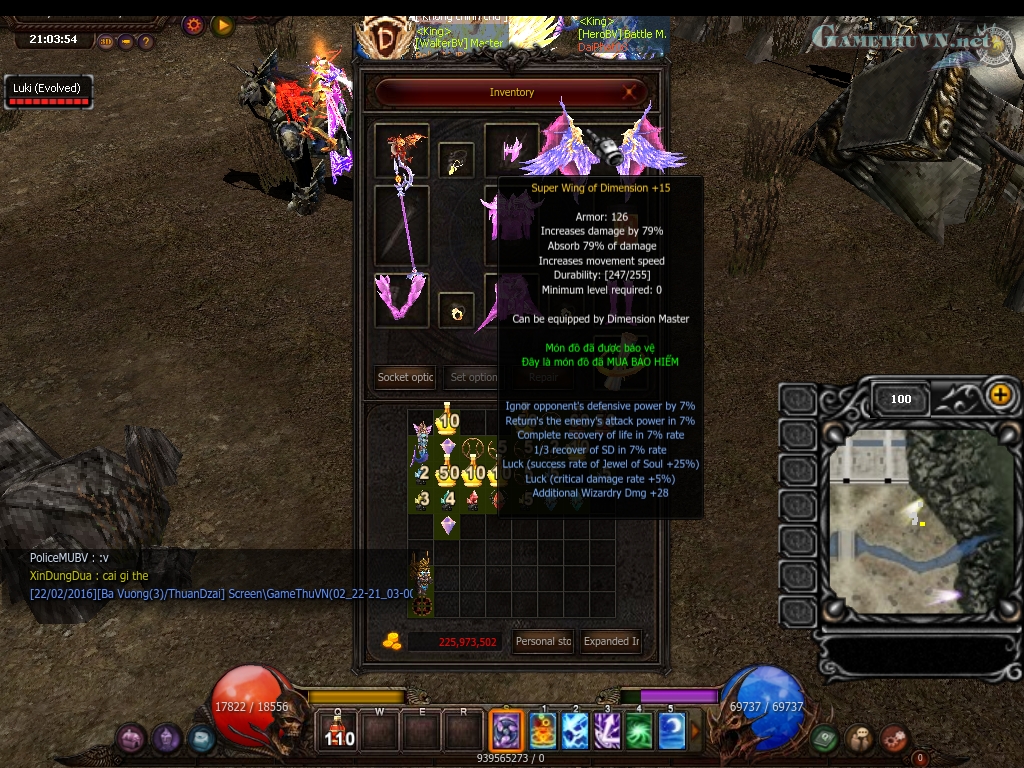Toggle the 3D camera button
This screenshot has height=768, width=1024.
pyautogui.click(x=107, y=42)
